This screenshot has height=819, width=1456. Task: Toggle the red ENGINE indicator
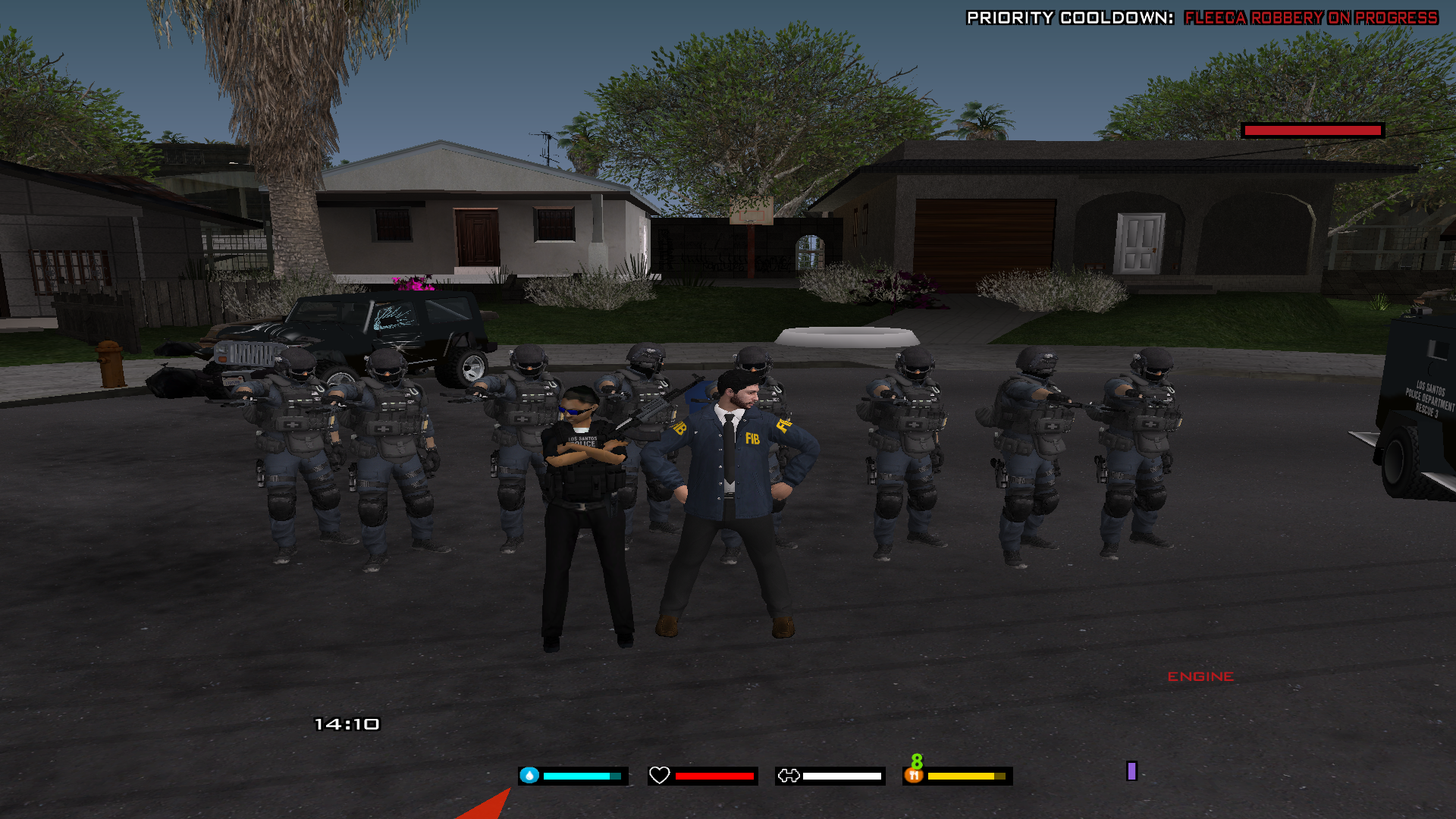pyautogui.click(x=1200, y=676)
